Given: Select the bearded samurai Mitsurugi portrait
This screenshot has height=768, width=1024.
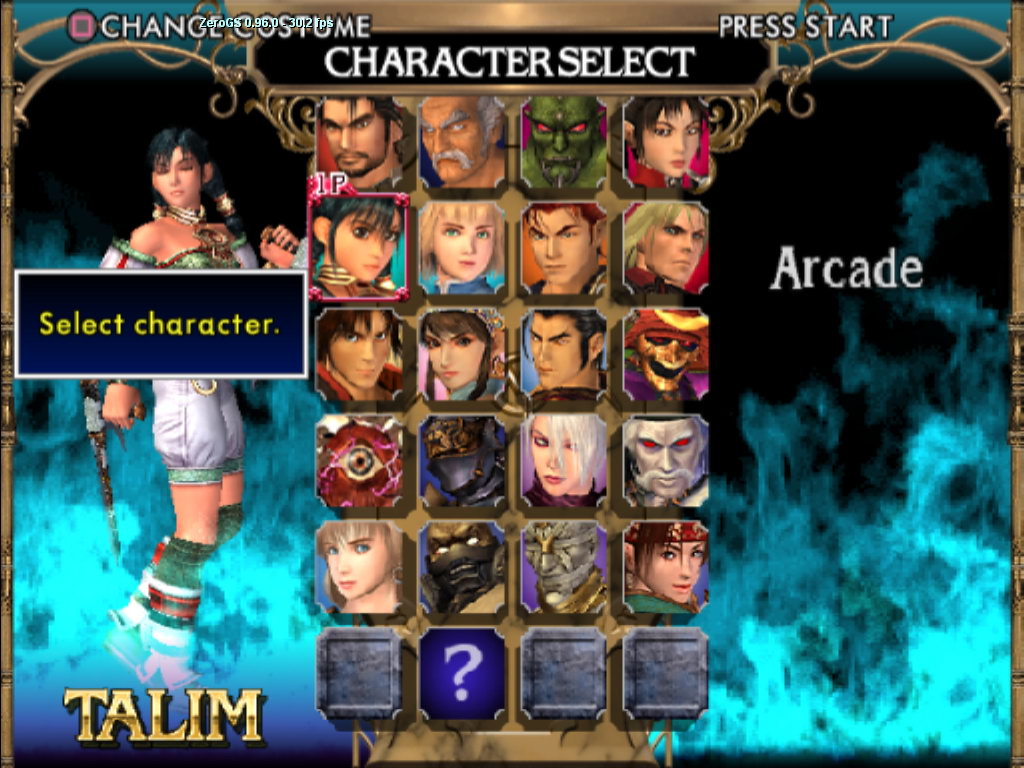Looking at the screenshot, I should click(x=360, y=142).
